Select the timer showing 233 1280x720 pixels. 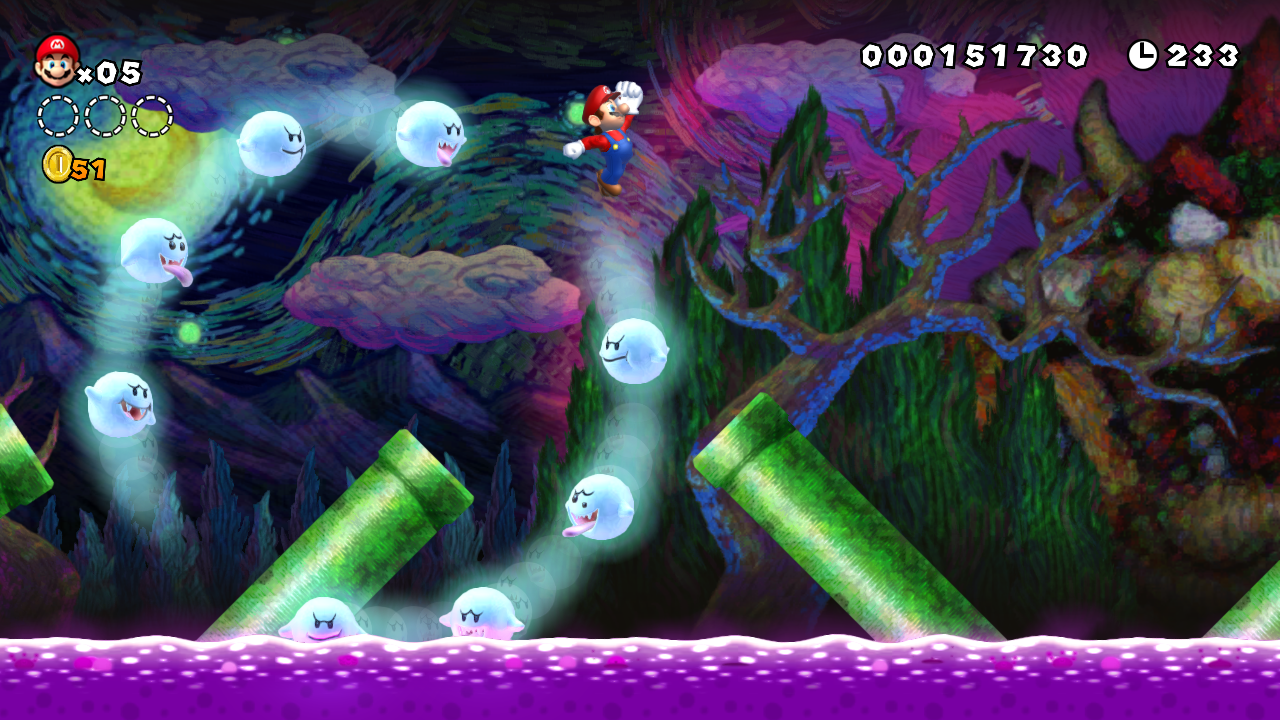coord(1200,55)
